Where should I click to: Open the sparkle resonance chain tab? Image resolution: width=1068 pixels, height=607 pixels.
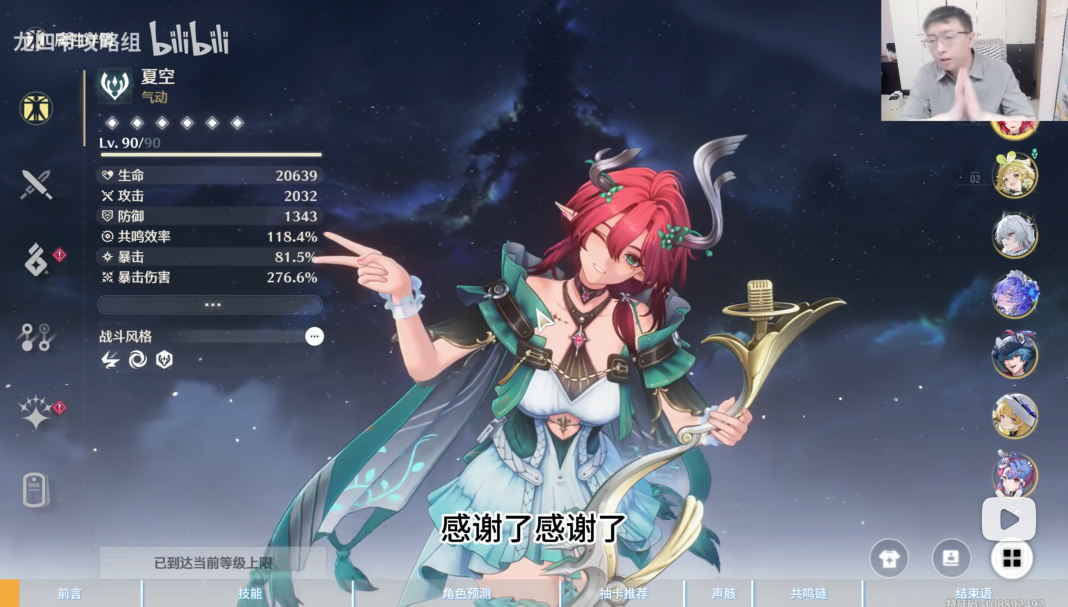36,412
